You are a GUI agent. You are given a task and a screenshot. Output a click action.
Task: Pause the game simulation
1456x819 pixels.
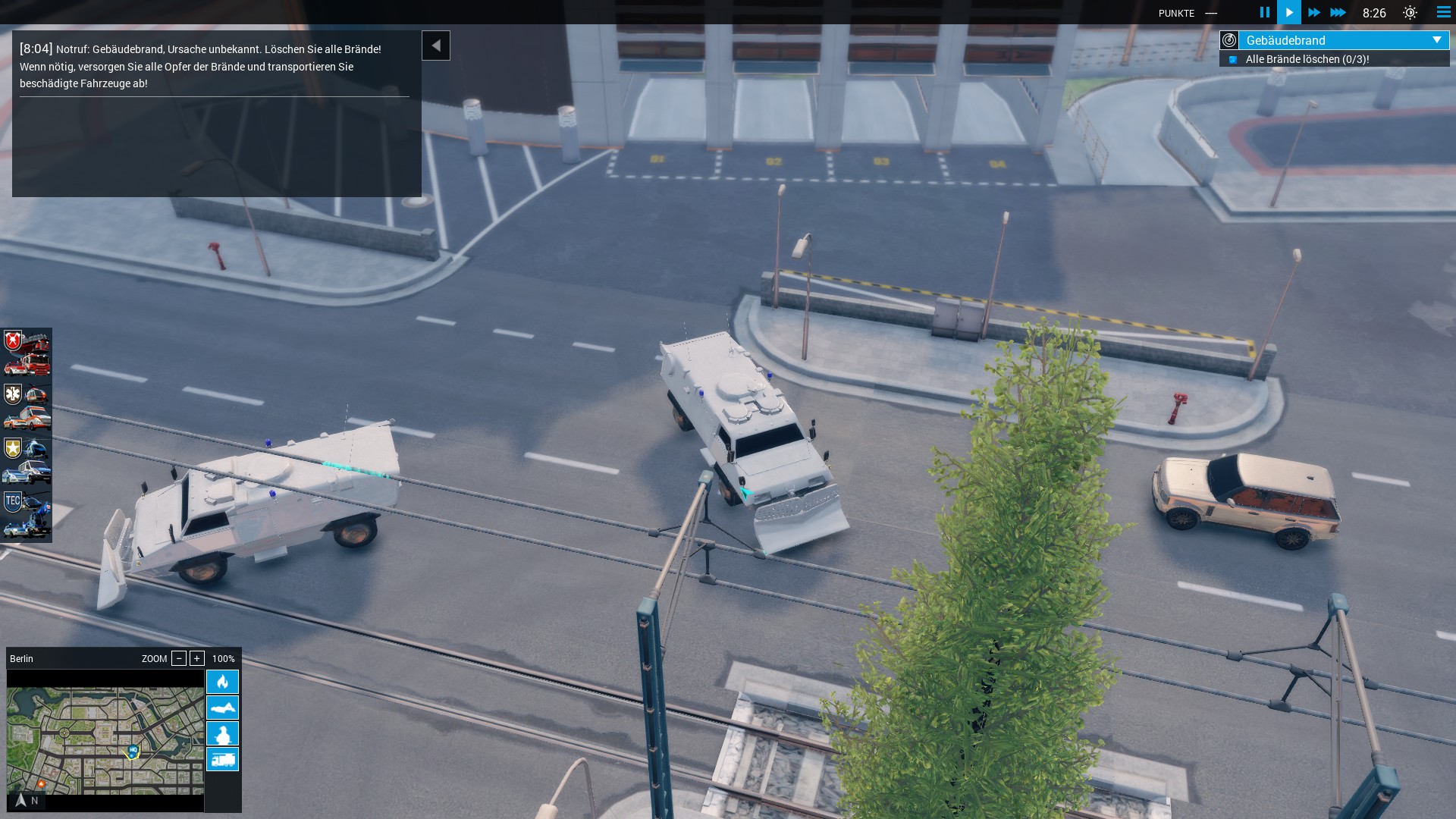1264,12
